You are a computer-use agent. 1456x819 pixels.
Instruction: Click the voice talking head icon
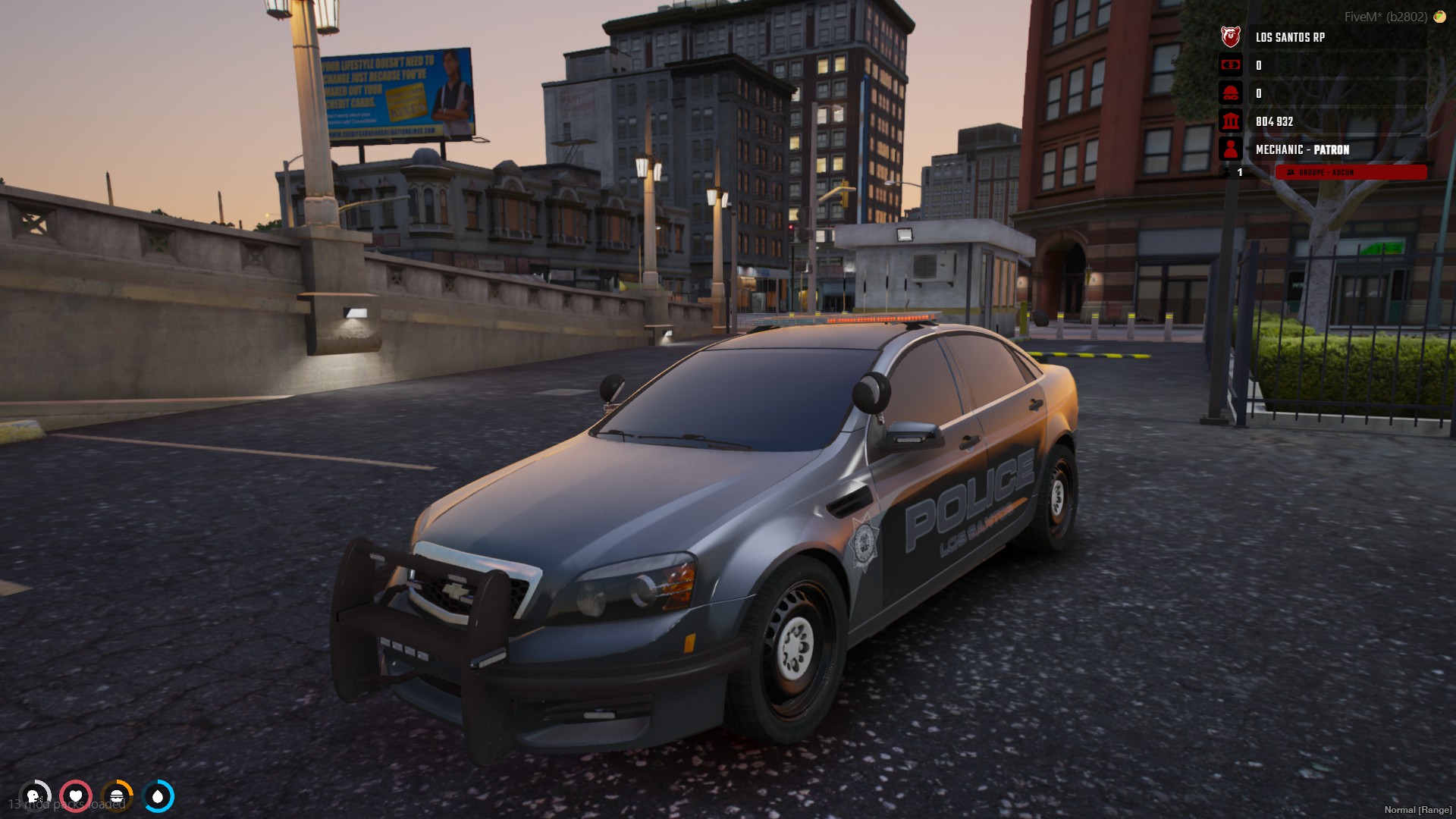(x=34, y=796)
